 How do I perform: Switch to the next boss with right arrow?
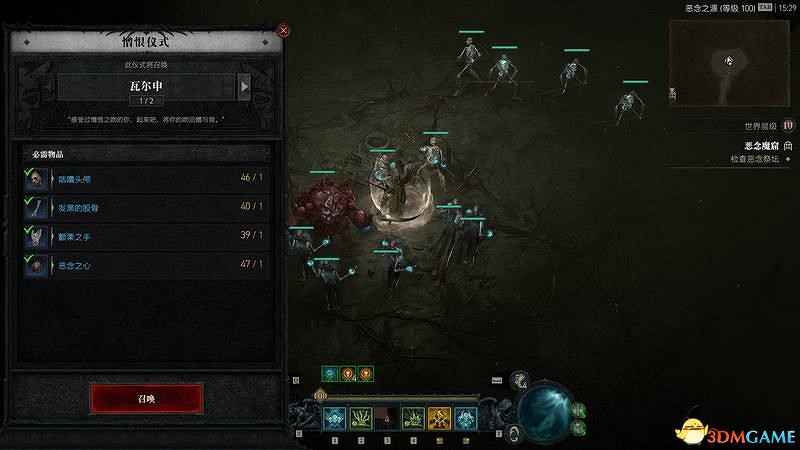coord(244,87)
